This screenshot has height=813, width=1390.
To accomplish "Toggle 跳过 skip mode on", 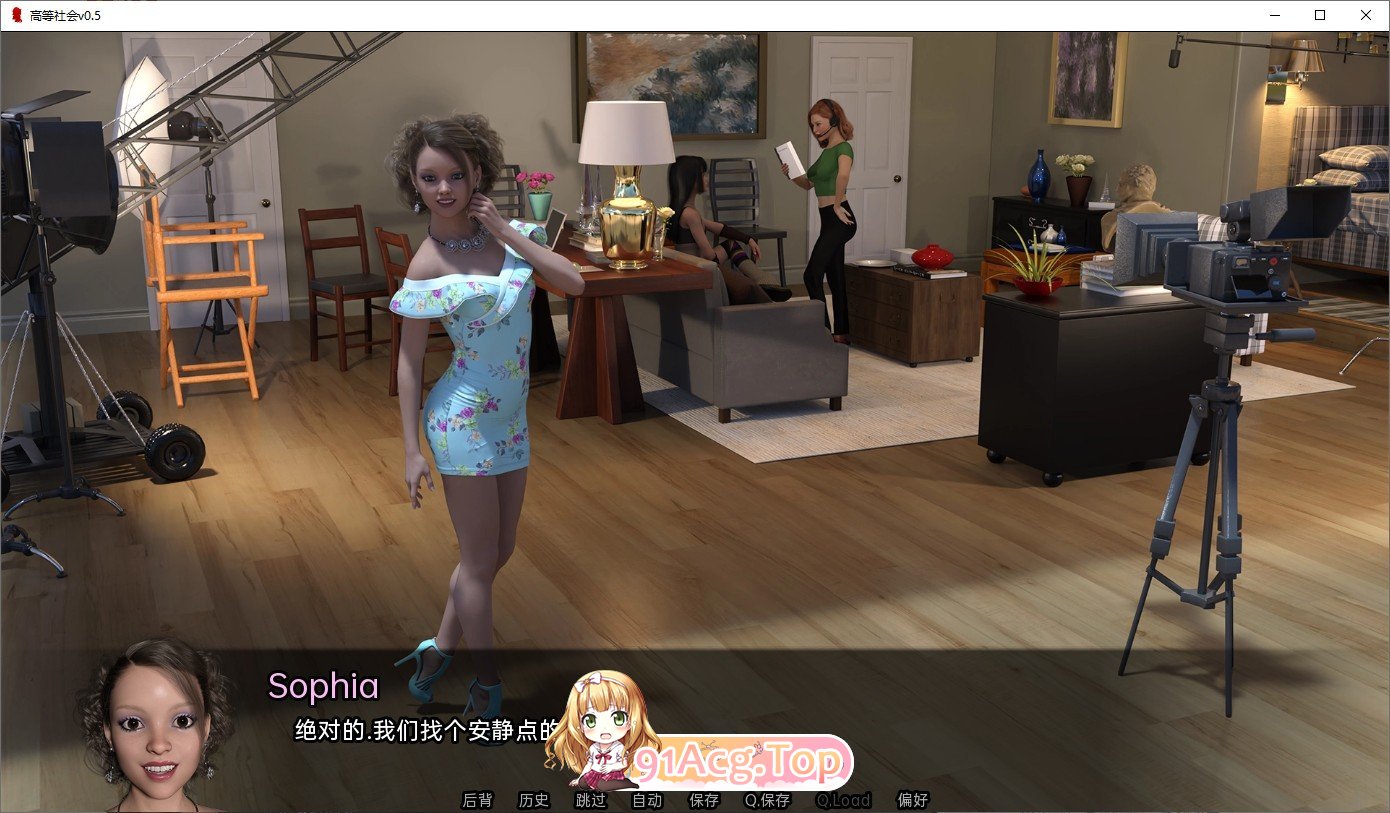I will coord(589,800).
